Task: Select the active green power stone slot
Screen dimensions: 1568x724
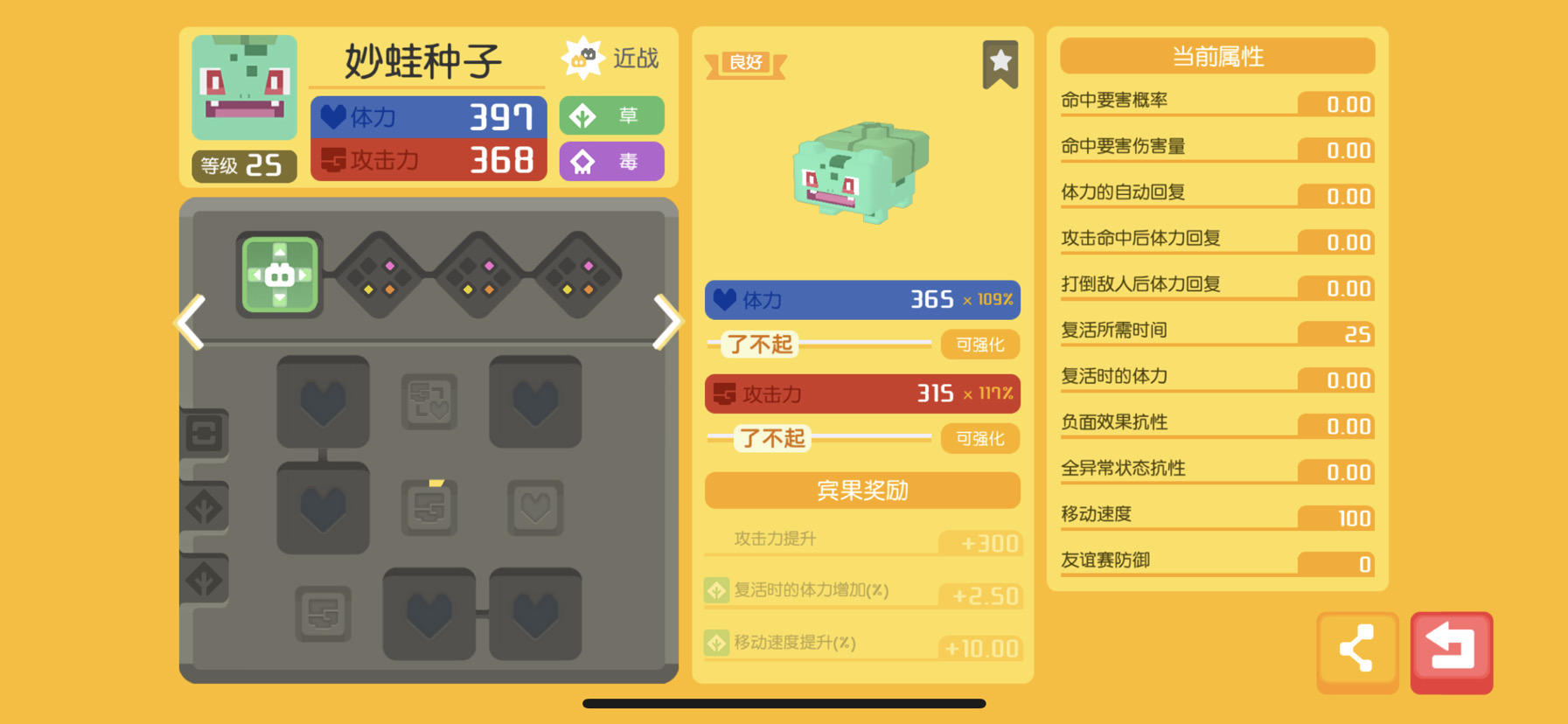Action: pos(280,276)
